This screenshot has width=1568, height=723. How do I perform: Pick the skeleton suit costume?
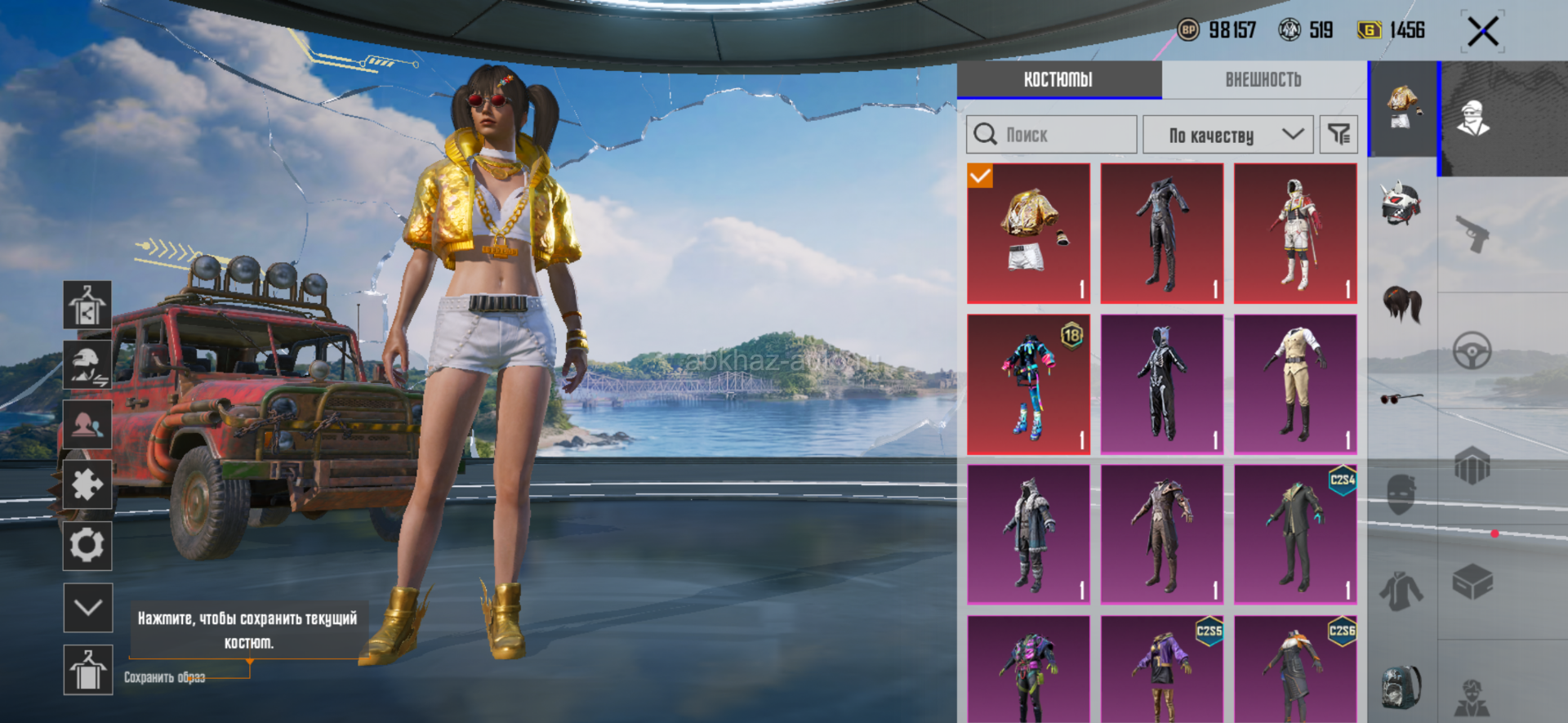point(1162,384)
